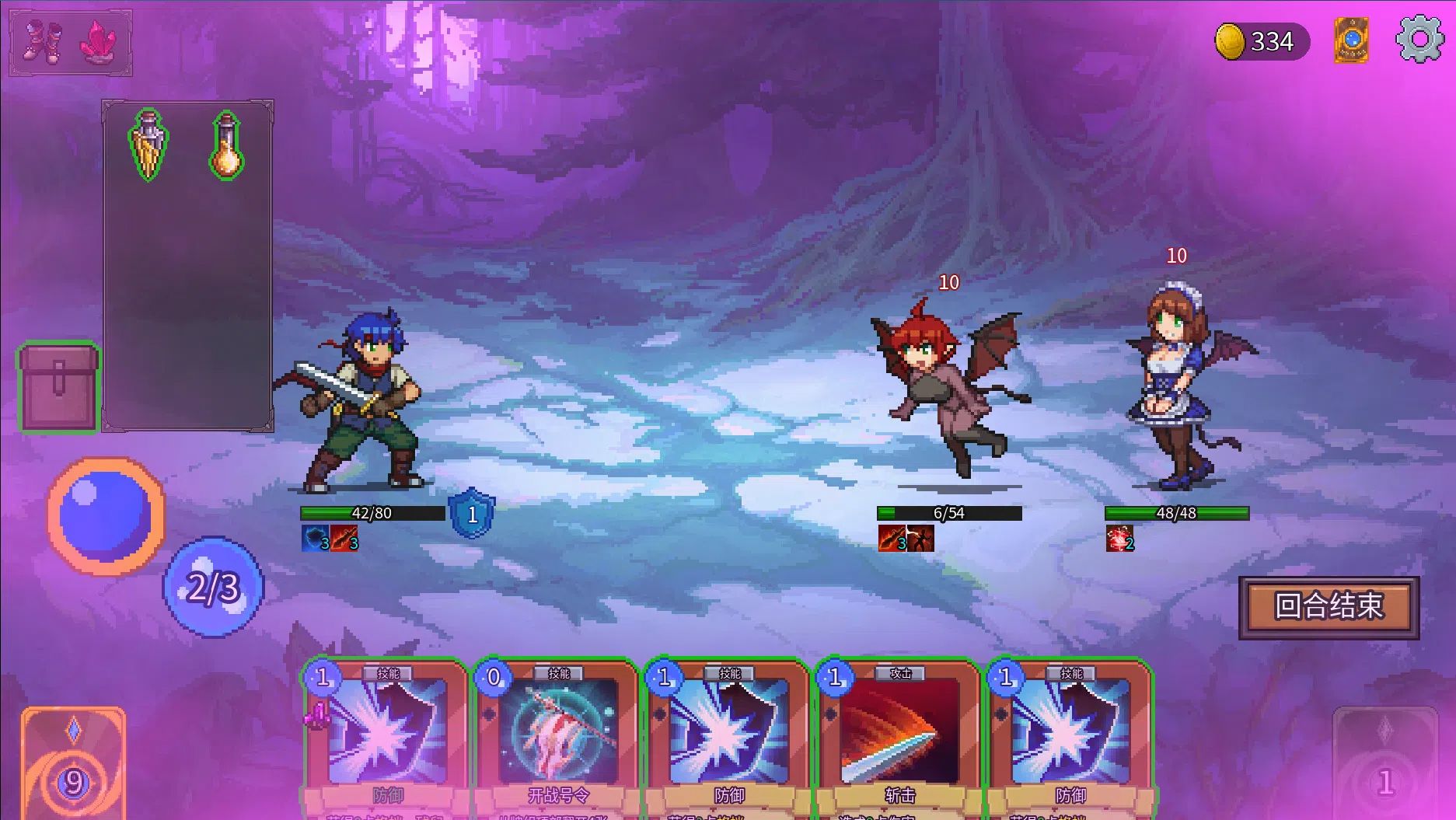The height and width of the screenshot is (820, 1456).
Task: Open the settings gear menu
Action: (1419, 39)
